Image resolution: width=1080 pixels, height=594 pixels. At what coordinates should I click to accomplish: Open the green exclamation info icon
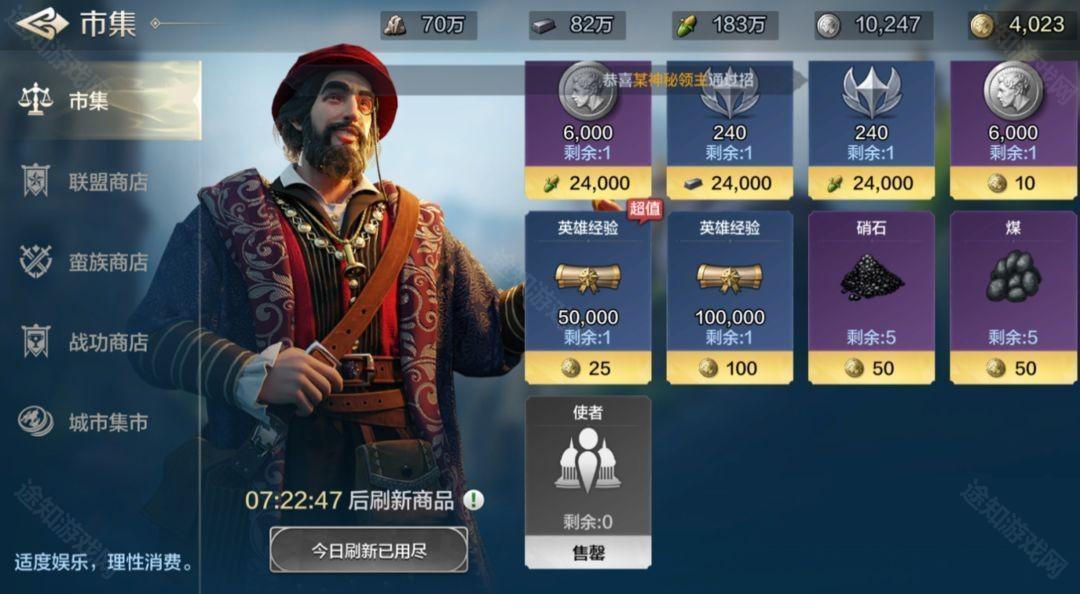click(x=473, y=500)
